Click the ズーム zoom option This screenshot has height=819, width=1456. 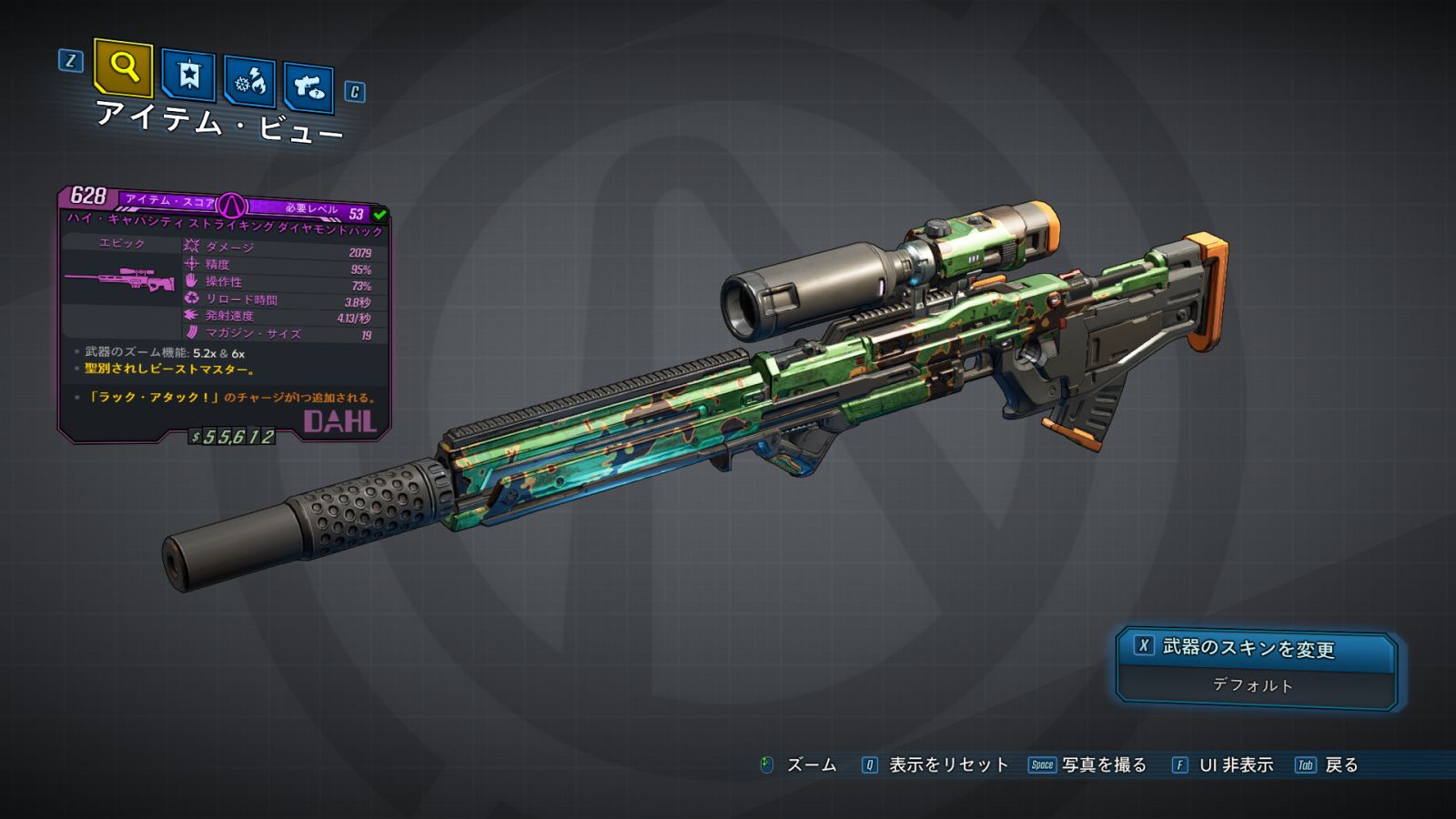click(810, 765)
